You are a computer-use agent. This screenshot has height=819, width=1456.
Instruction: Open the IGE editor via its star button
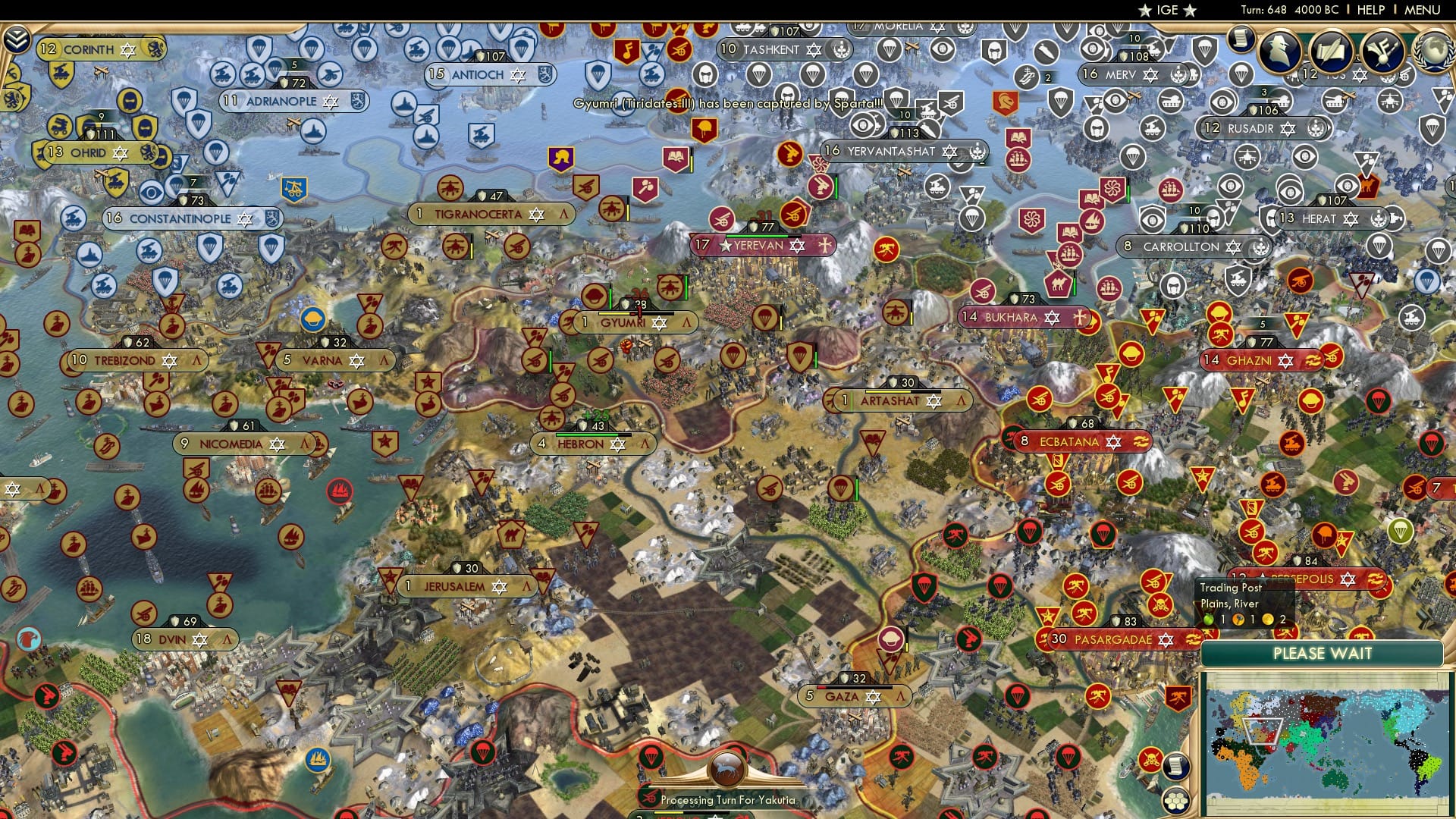[x=1143, y=10]
